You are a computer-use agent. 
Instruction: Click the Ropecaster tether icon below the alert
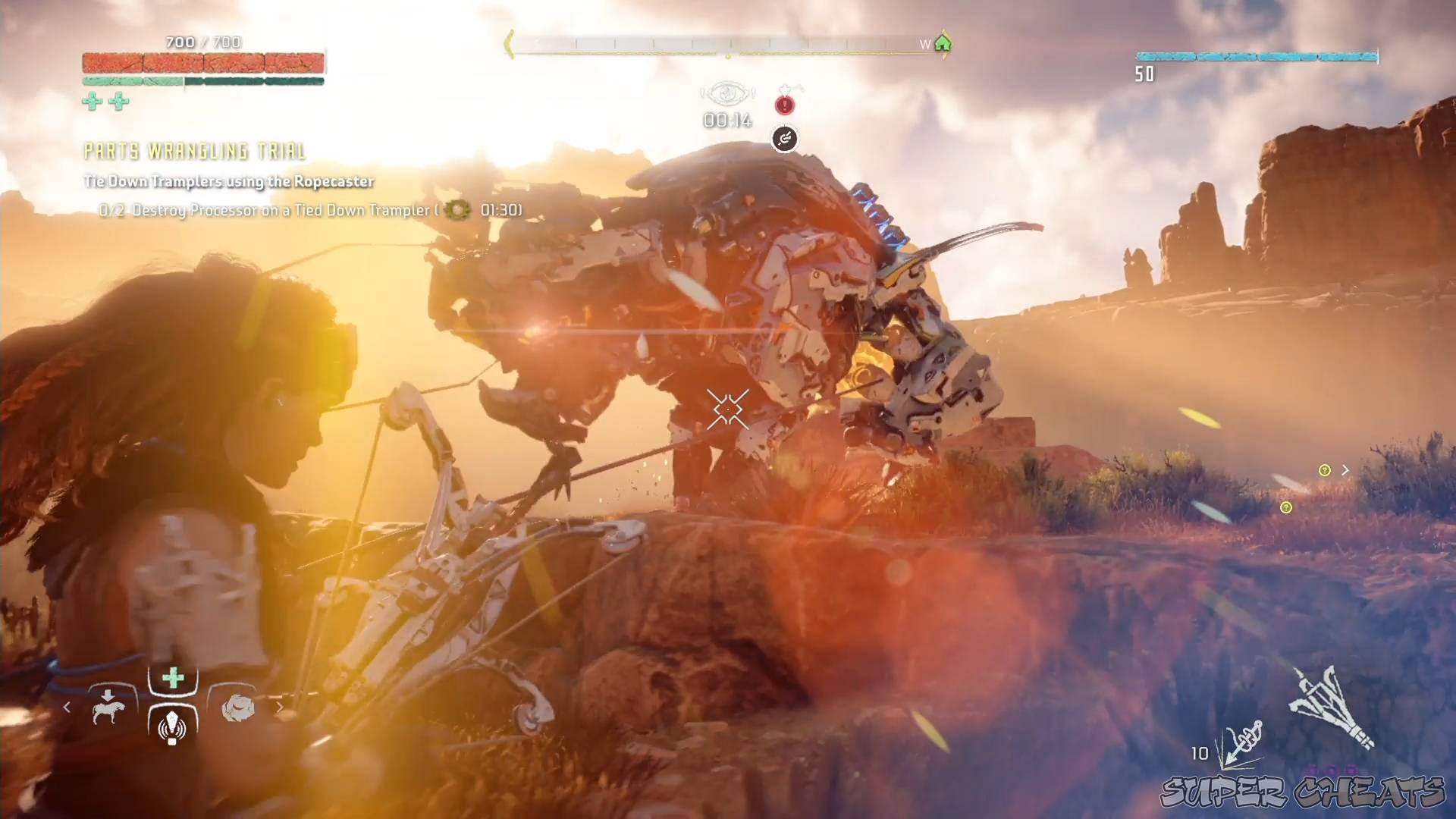(x=785, y=139)
